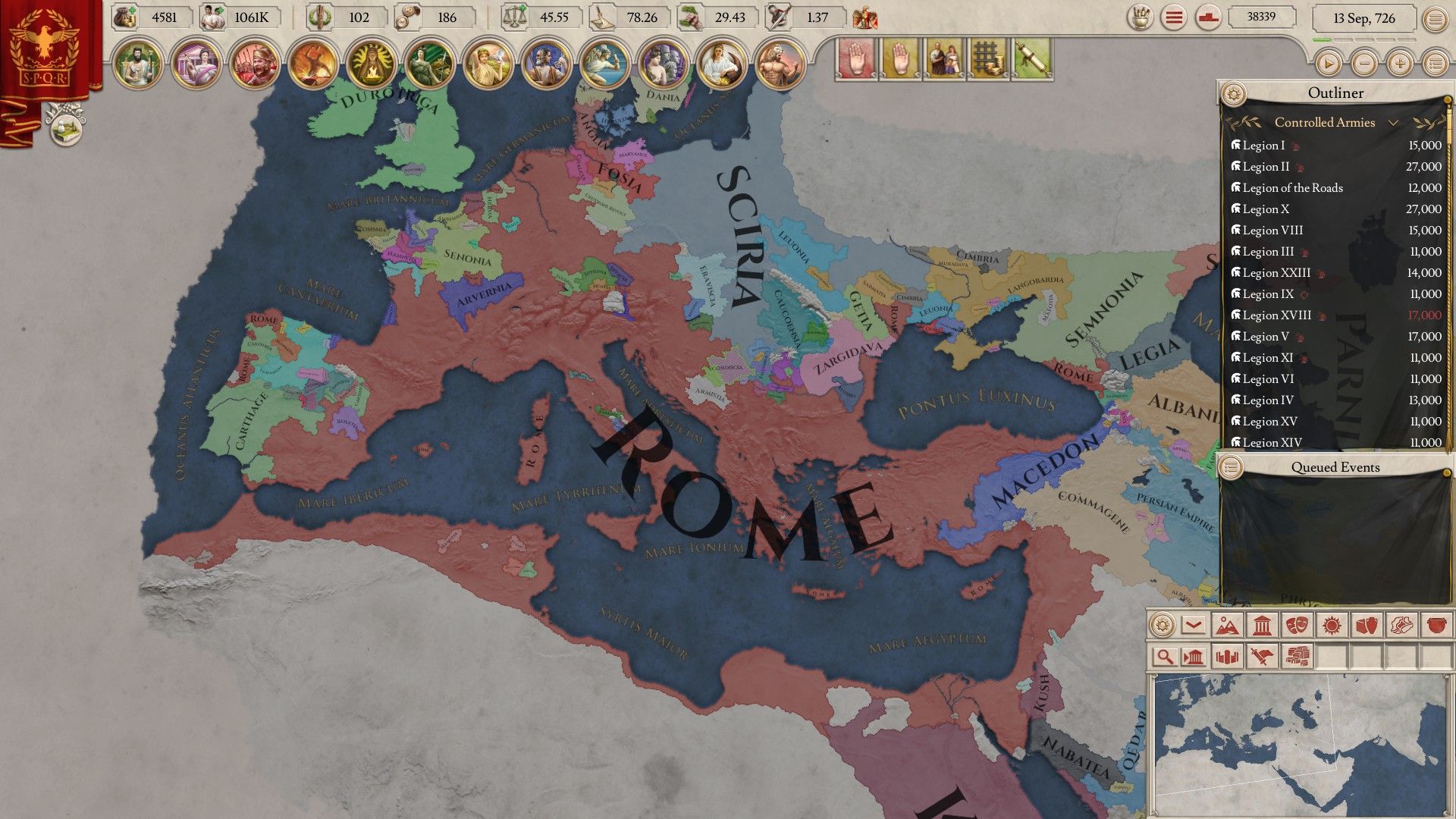Click the date display showing 13 Sep, 726
Viewport: 1456px width, 819px height.
point(1365,19)
